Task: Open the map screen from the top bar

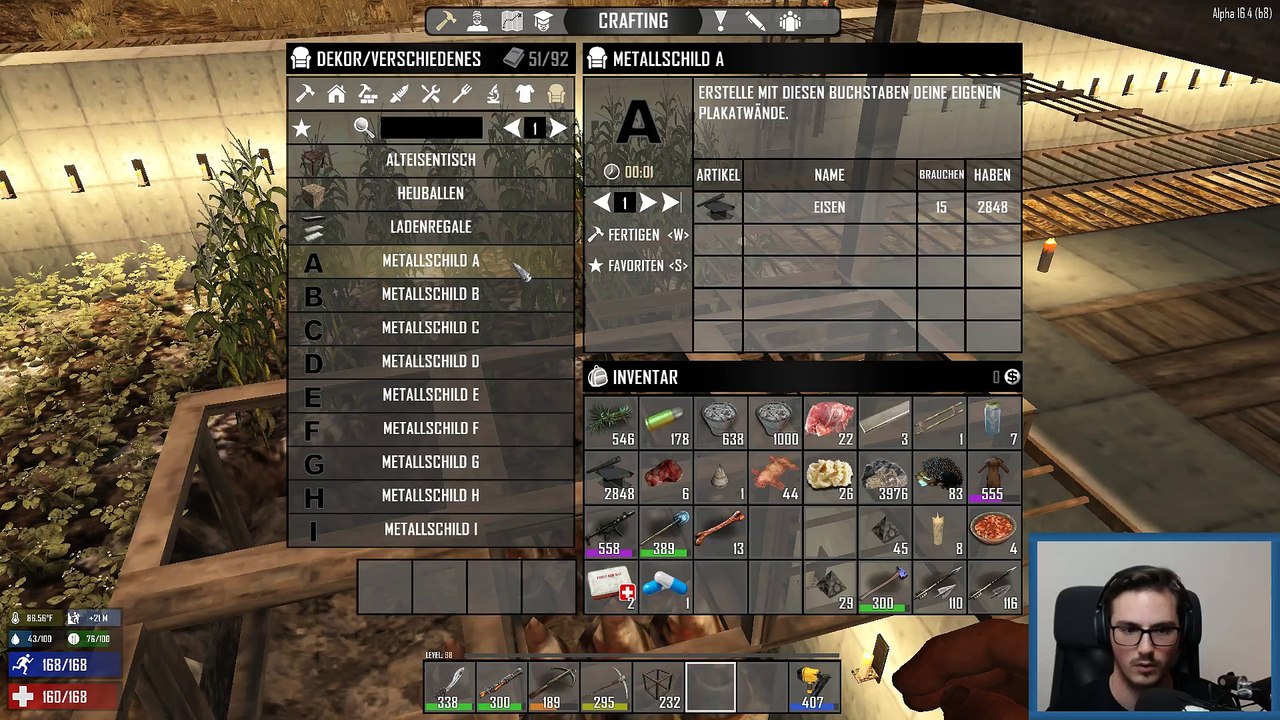Action: point(512,21)
